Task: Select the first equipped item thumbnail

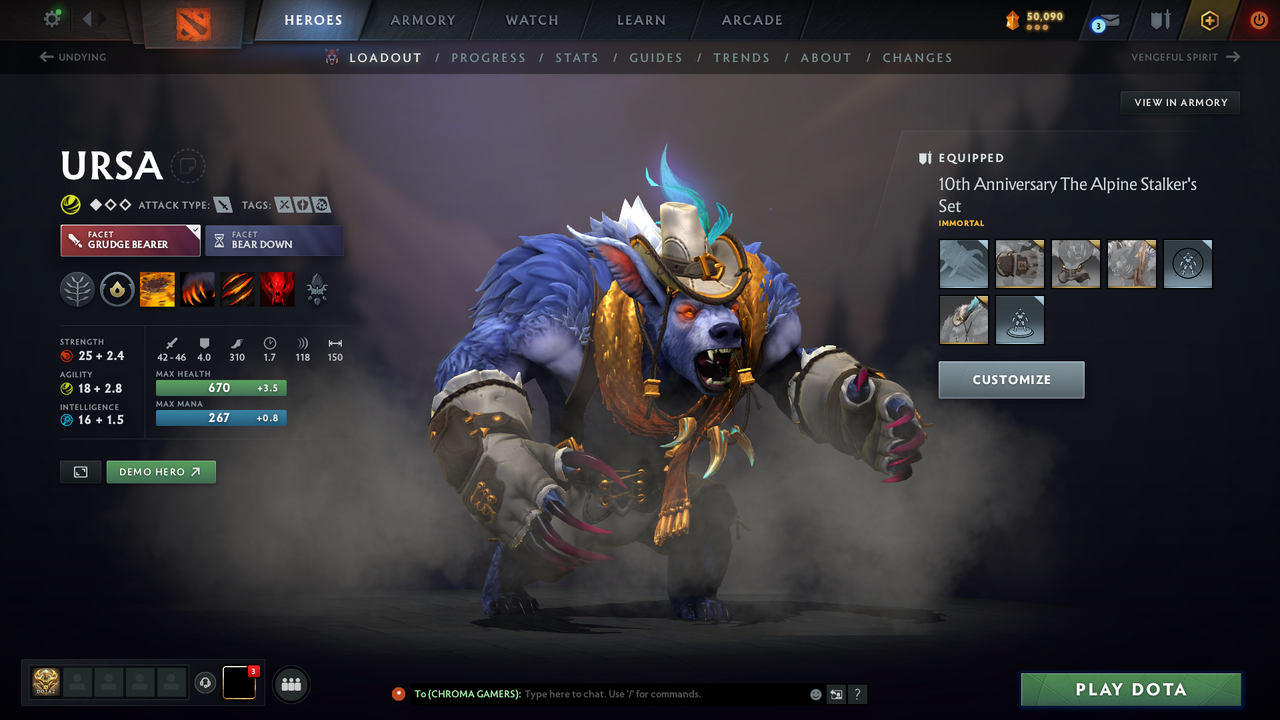Action: [x=963, y=264]
